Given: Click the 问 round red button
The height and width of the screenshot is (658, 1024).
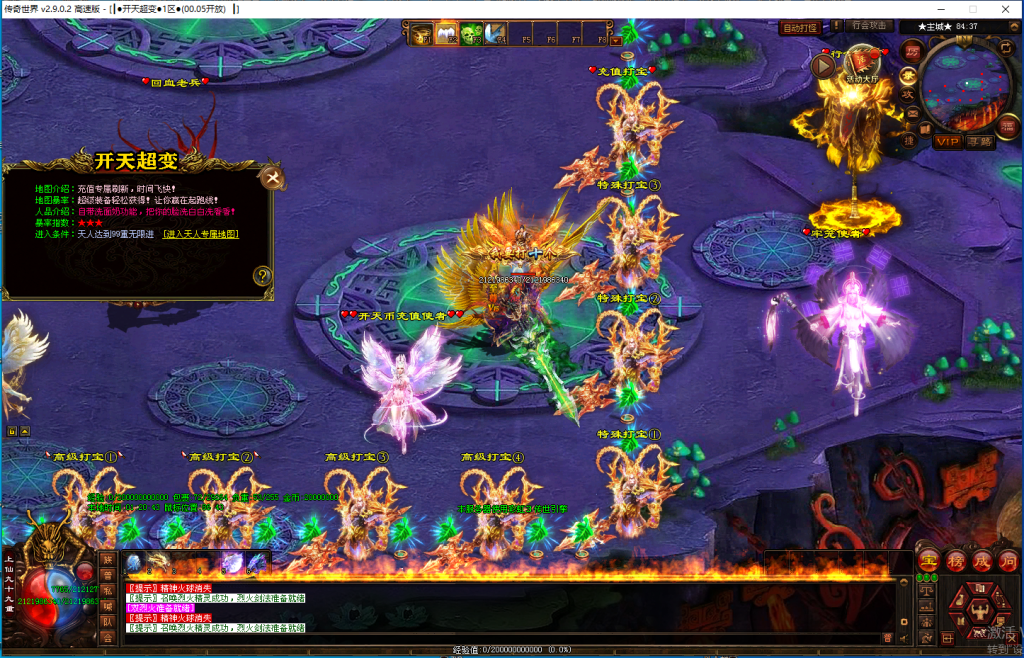Looking at the screenshot, I should click(x=1007, y=560).
